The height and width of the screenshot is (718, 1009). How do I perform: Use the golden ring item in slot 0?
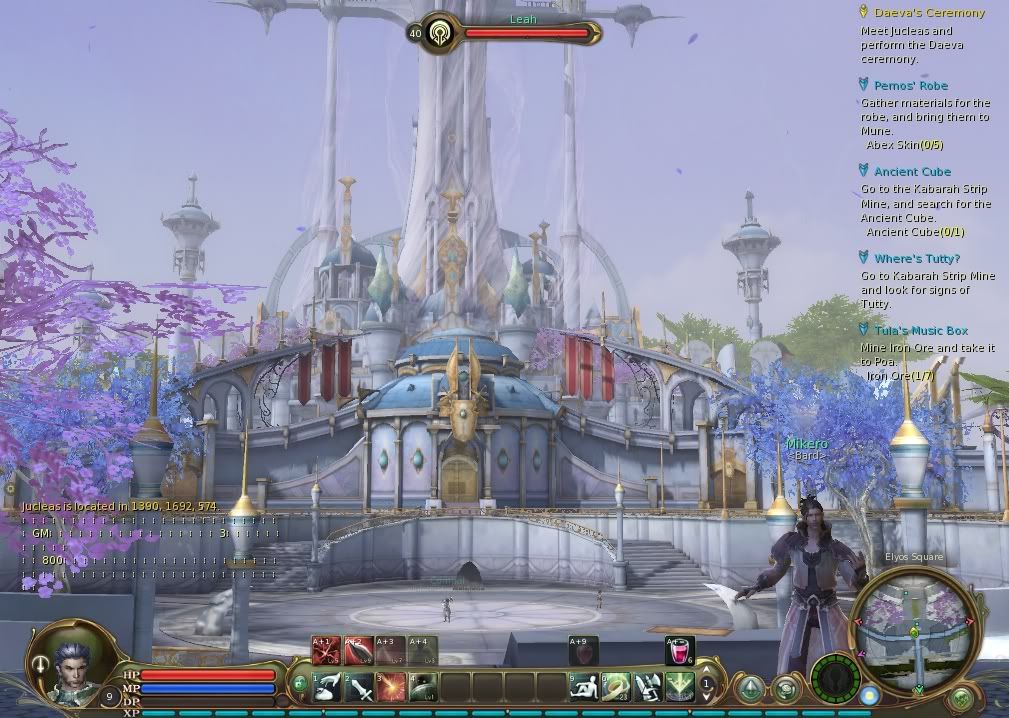616,686
